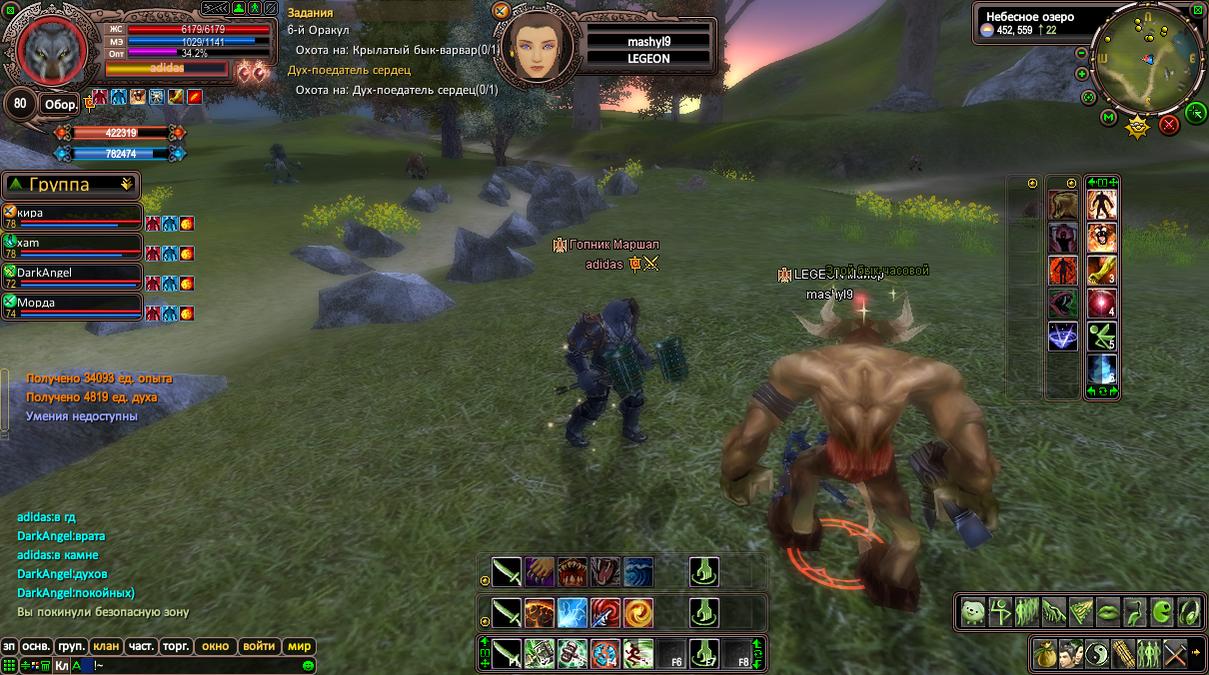1209x675 pixels.
Task: Select the 'груп.' group chat tab
Action: 71,646
